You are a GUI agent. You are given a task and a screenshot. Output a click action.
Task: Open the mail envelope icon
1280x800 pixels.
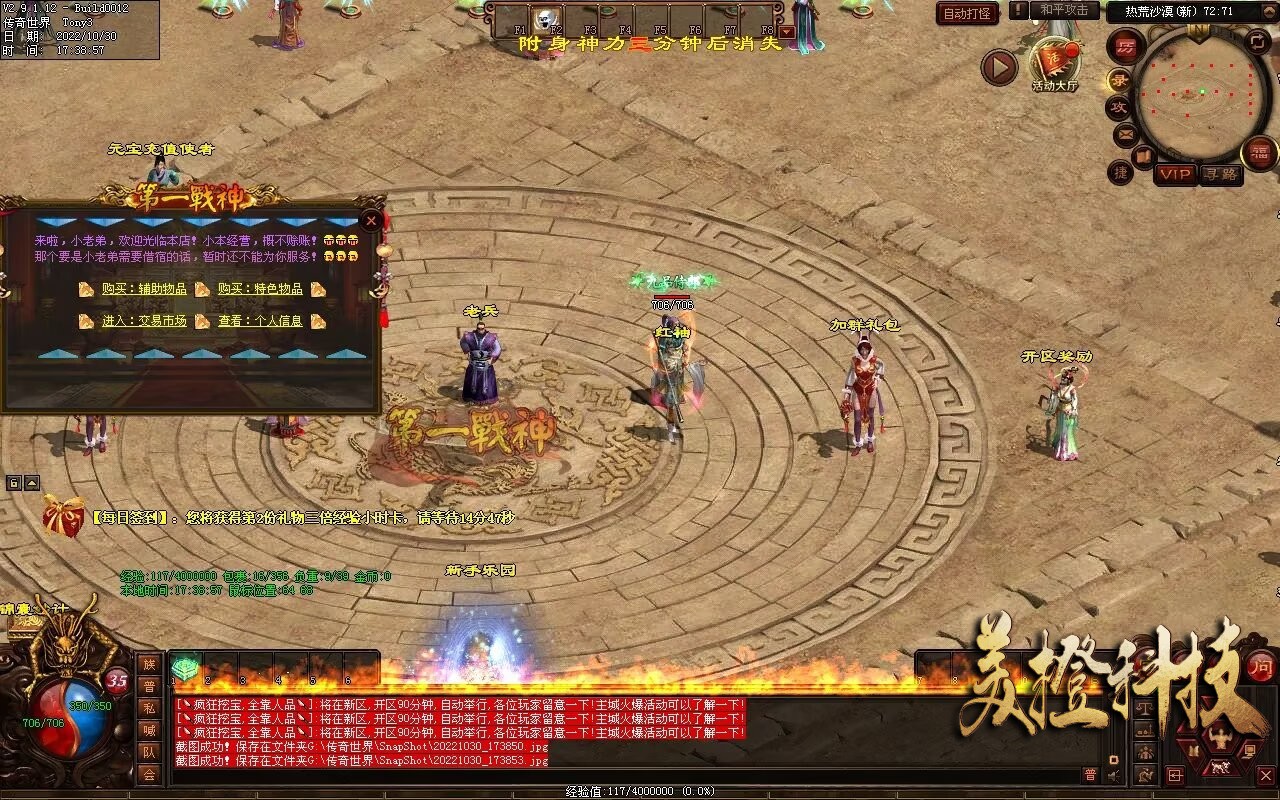1126,133
